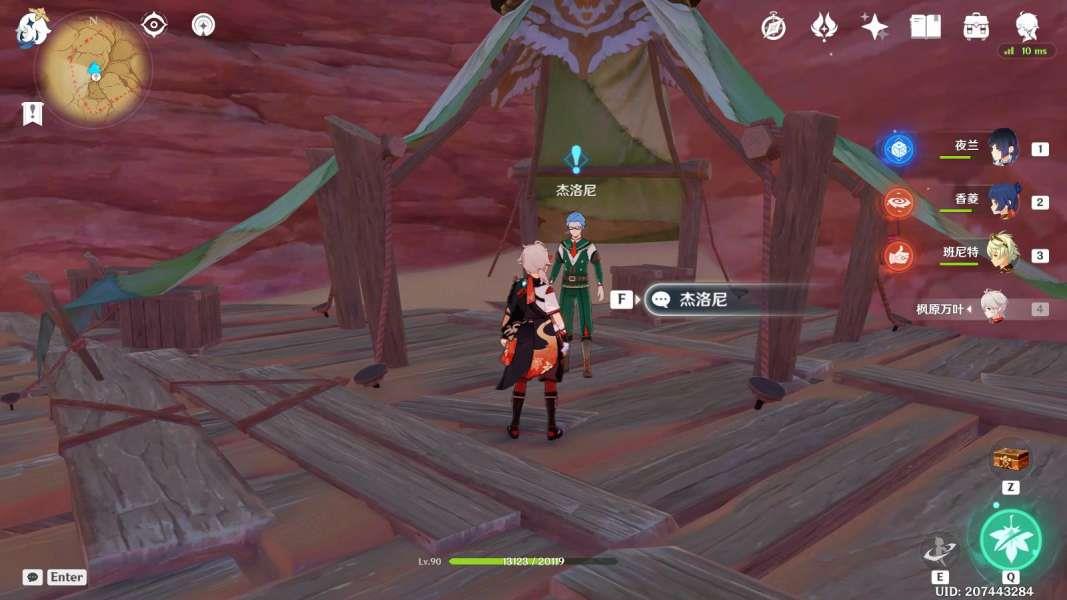Click the round icon right of the eye

pyautogui.click(x=204, y=25)
